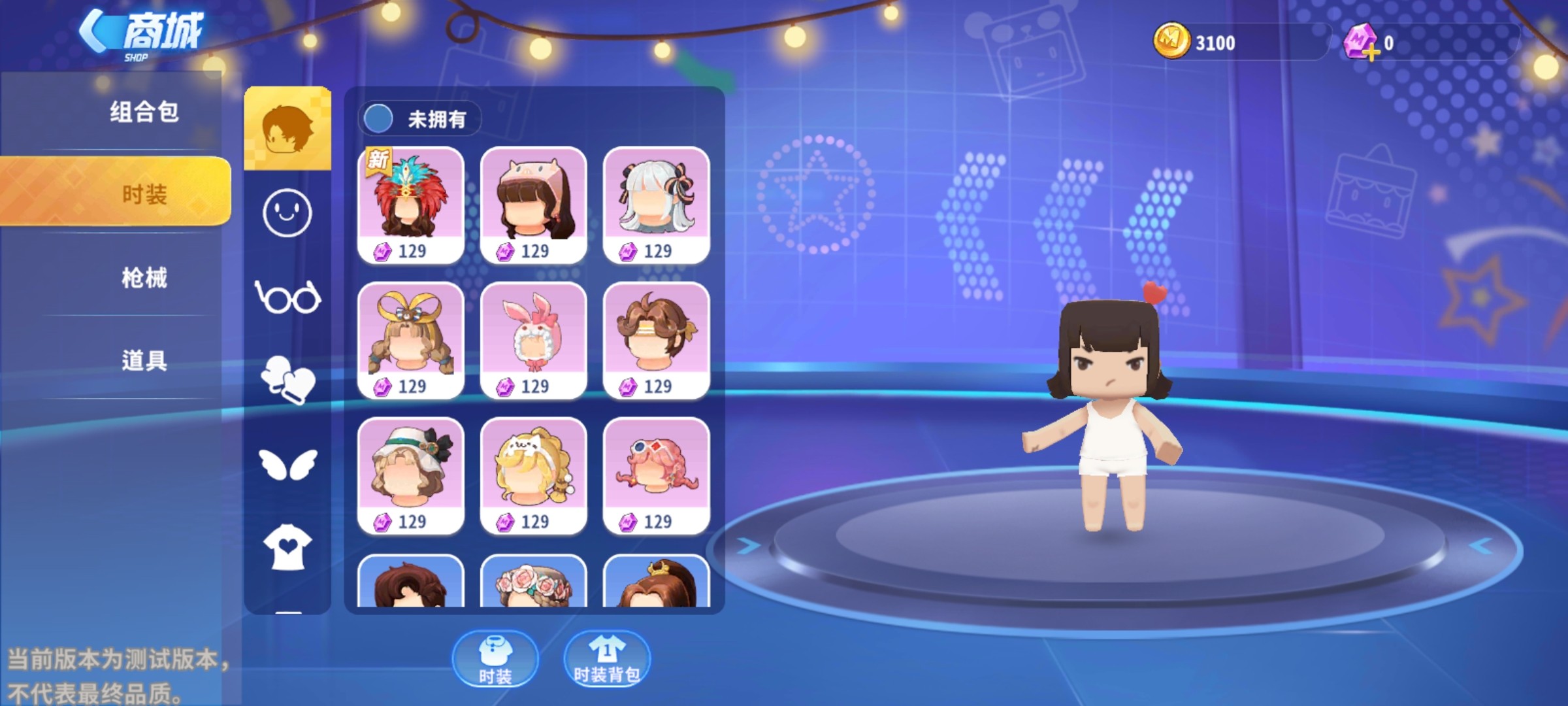Screen dimensions: 1568x706
Task: Switch to the smiley face expression subcategory
Action: [287, 213]
